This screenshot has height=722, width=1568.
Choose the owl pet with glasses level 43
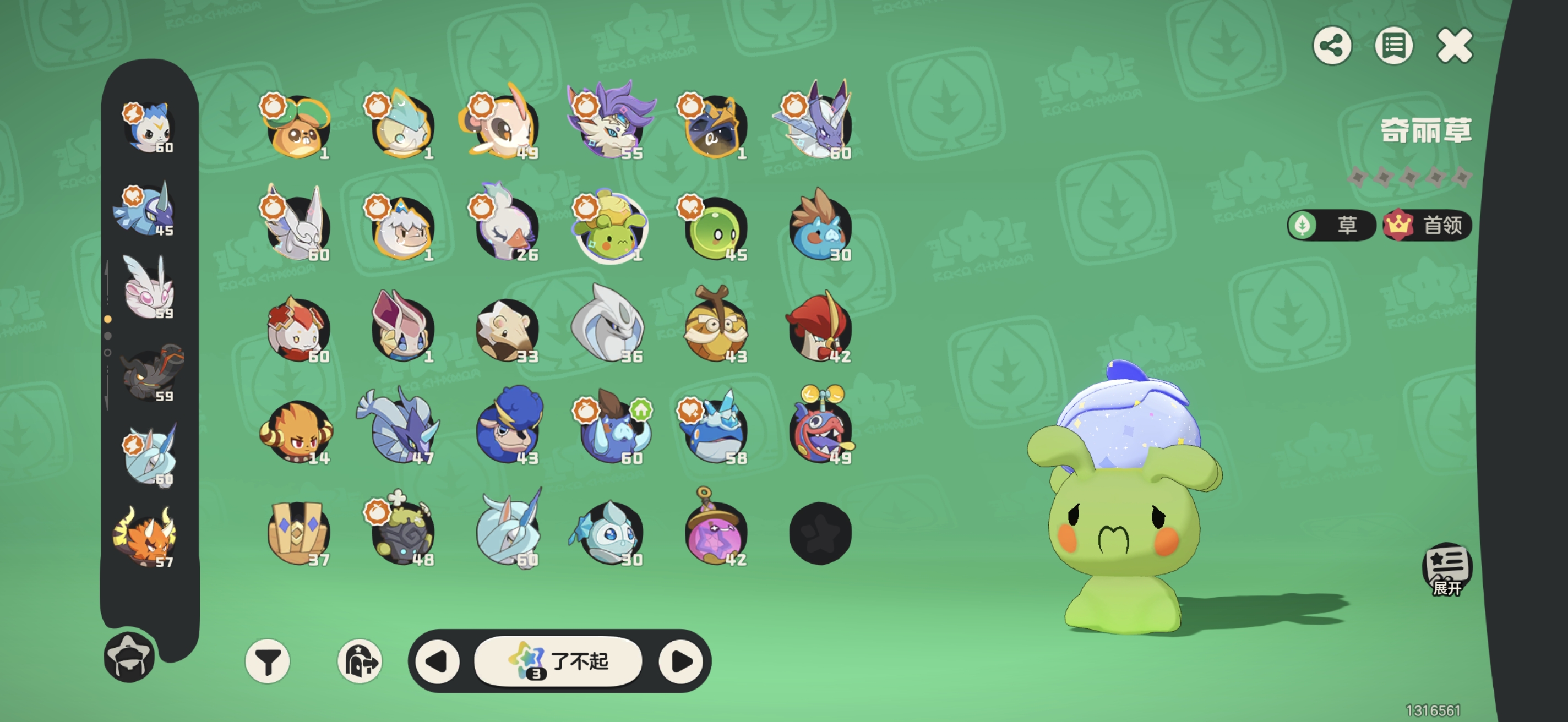point(715,329)
